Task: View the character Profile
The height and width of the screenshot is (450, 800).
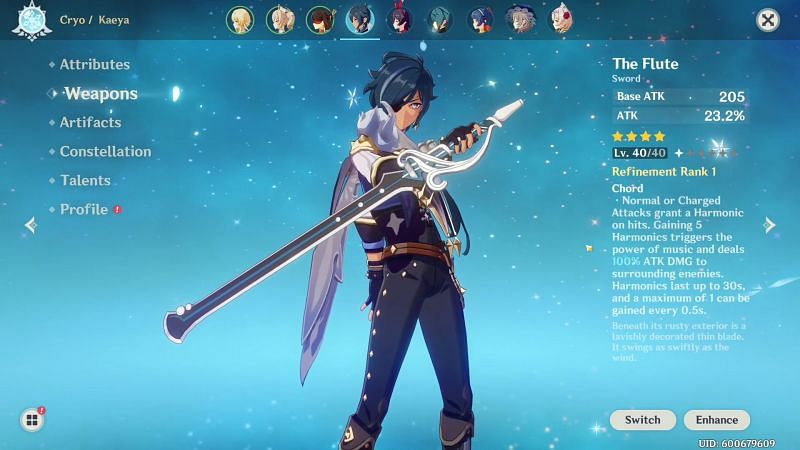Action: click(x=84, y=210)
